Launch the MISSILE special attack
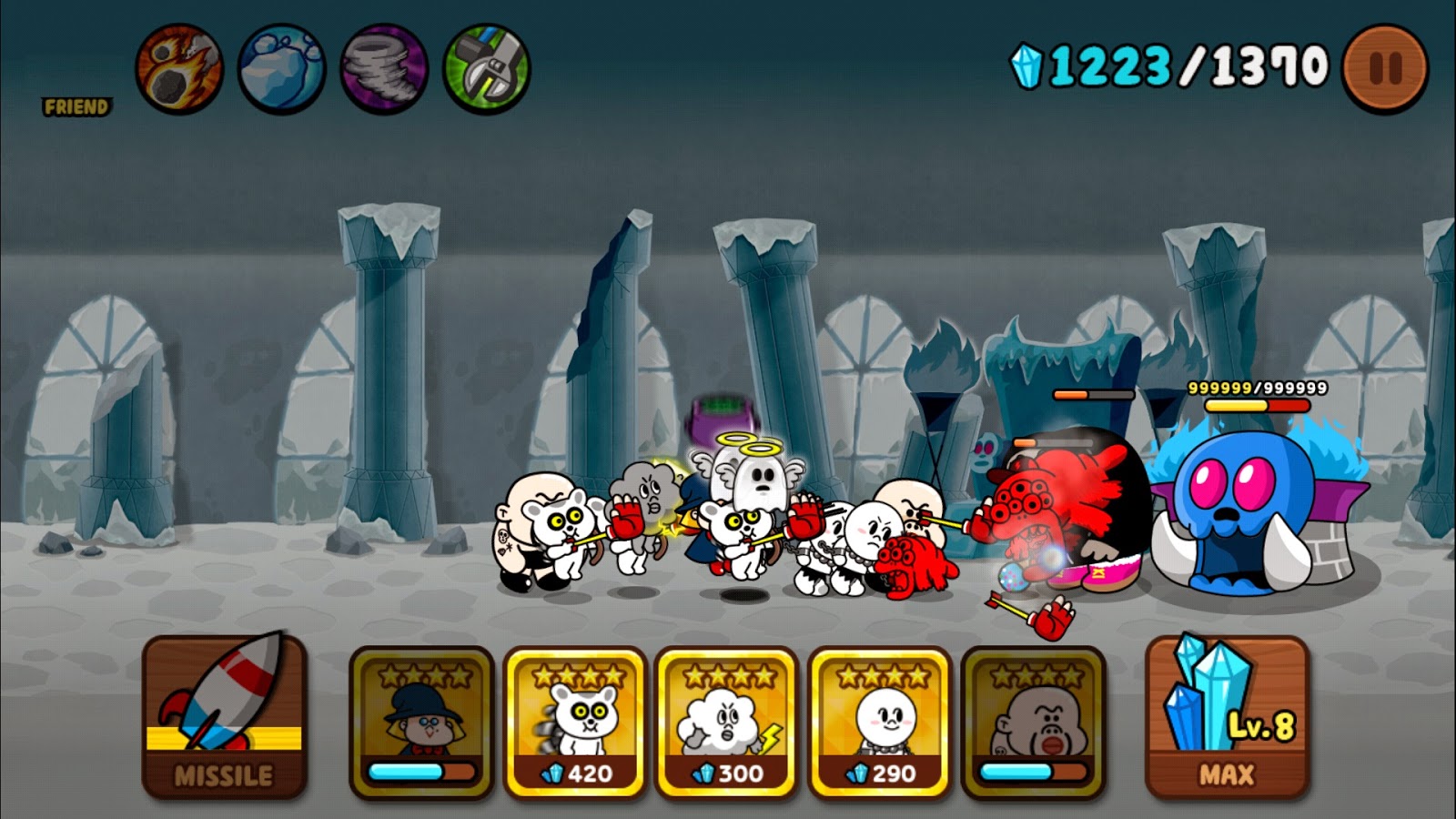 pos(222,719)
